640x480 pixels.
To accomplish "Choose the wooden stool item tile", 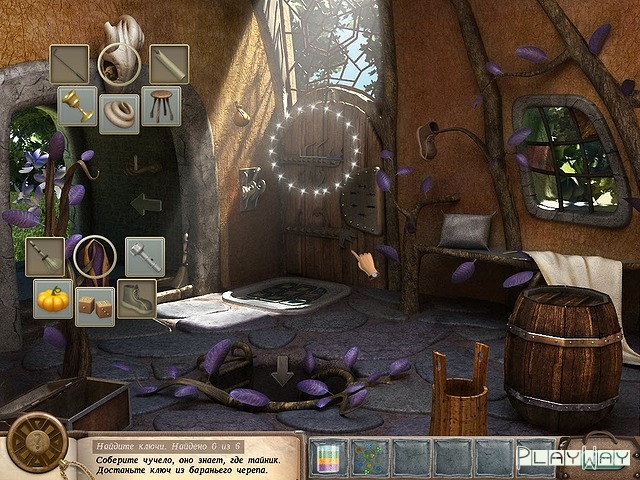I will 161,105.
